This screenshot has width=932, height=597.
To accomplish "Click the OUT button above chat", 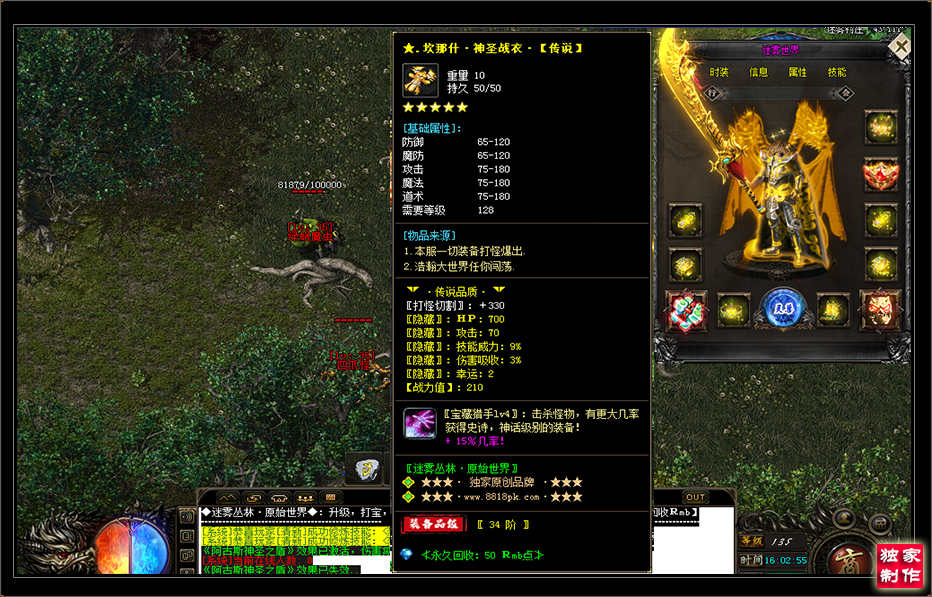I will point(695,497).
